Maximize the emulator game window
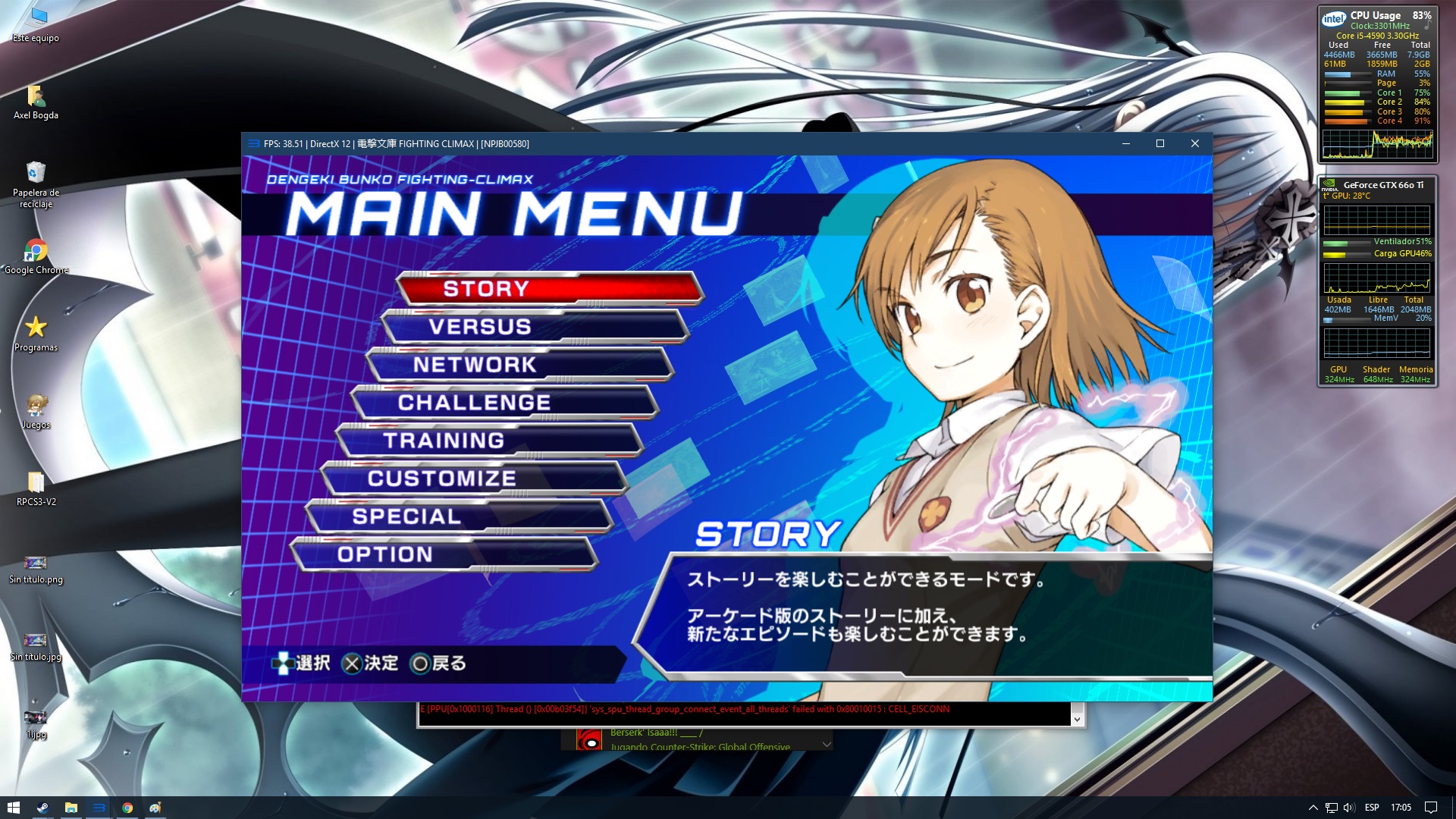Viewport: 1456px width, 819px height. tap(1159, 144)
